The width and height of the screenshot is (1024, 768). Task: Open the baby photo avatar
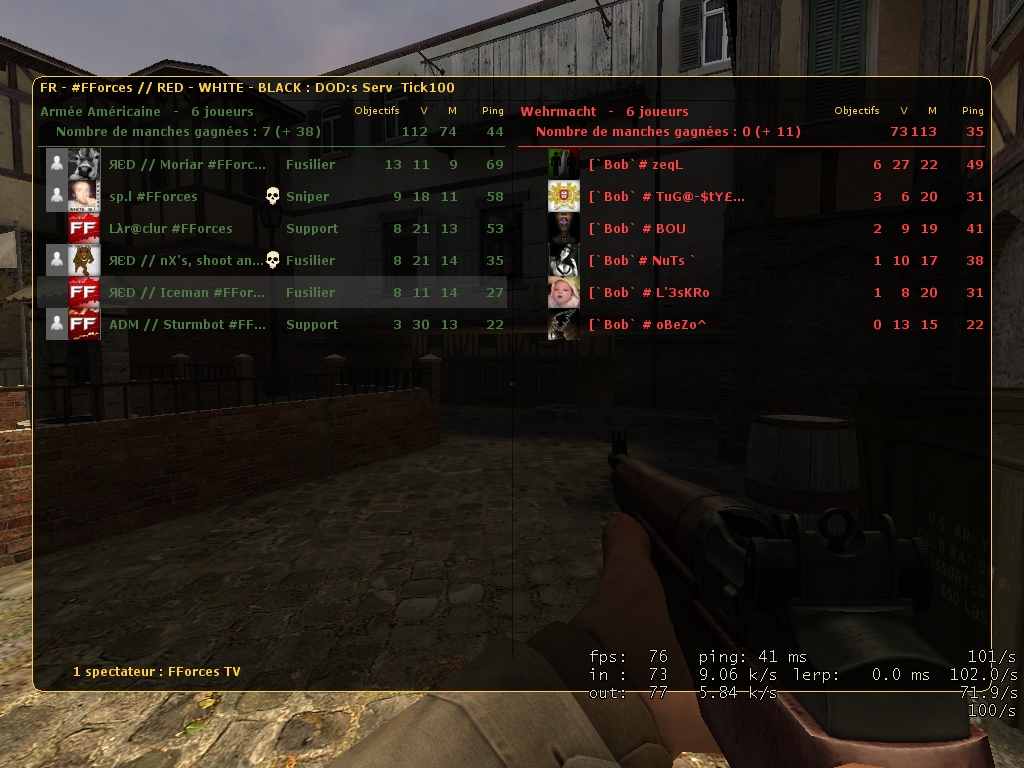coord(564,293)
